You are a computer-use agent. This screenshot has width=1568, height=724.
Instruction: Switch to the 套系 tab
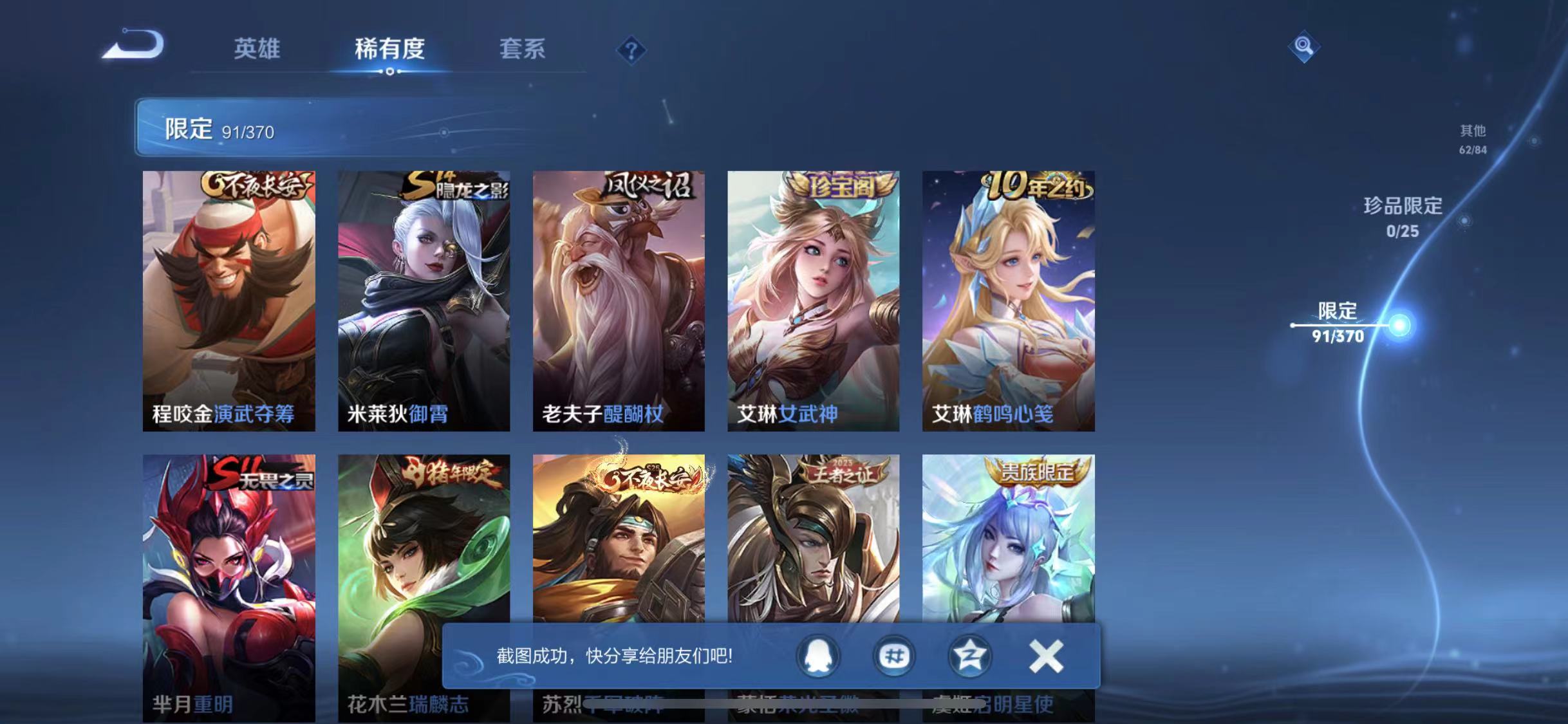click(523, 50)
